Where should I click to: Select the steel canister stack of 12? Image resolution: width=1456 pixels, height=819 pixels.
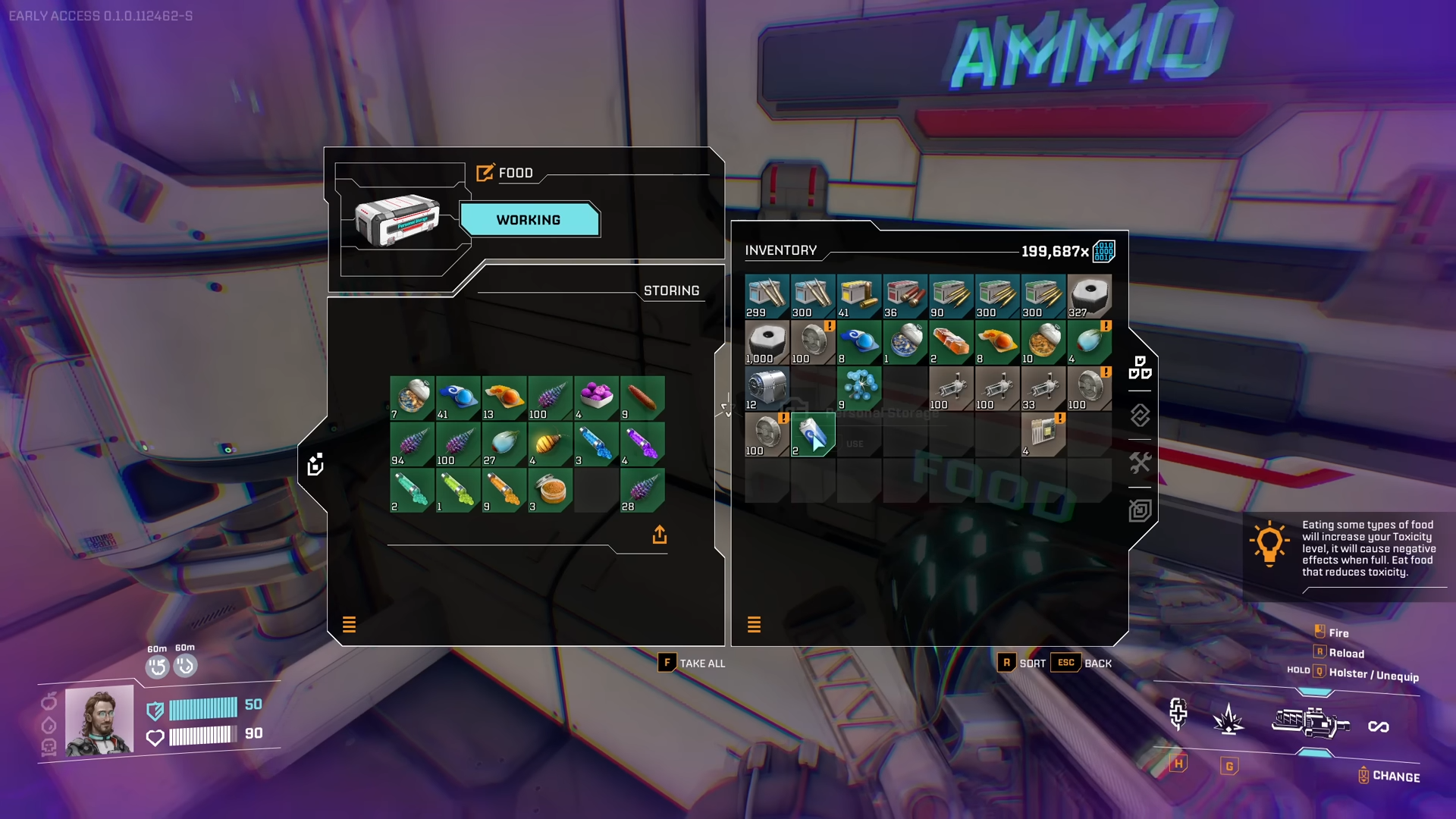click(x=767, y=388)
